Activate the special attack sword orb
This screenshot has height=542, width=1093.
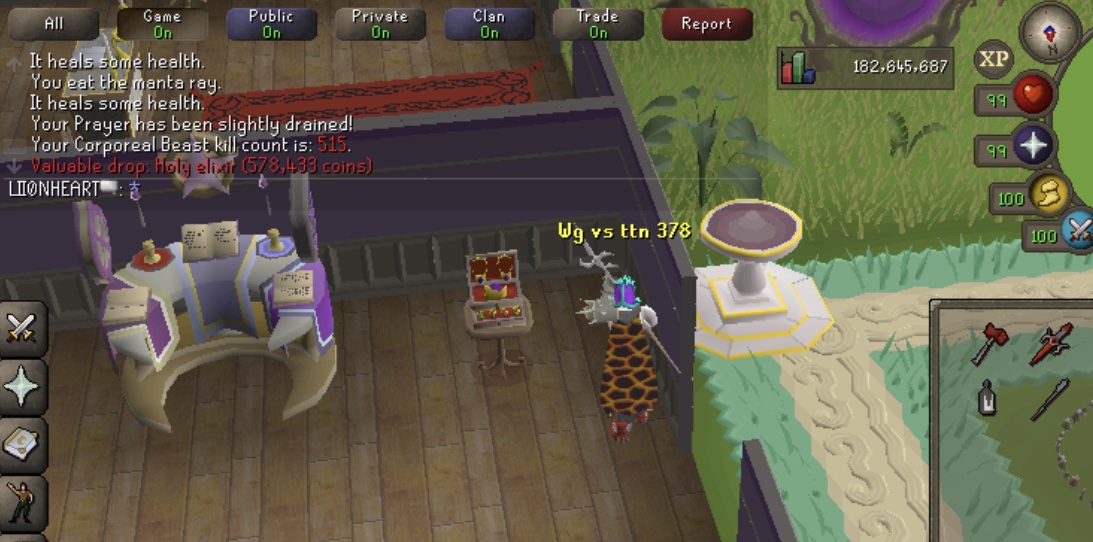[1078, 233]
